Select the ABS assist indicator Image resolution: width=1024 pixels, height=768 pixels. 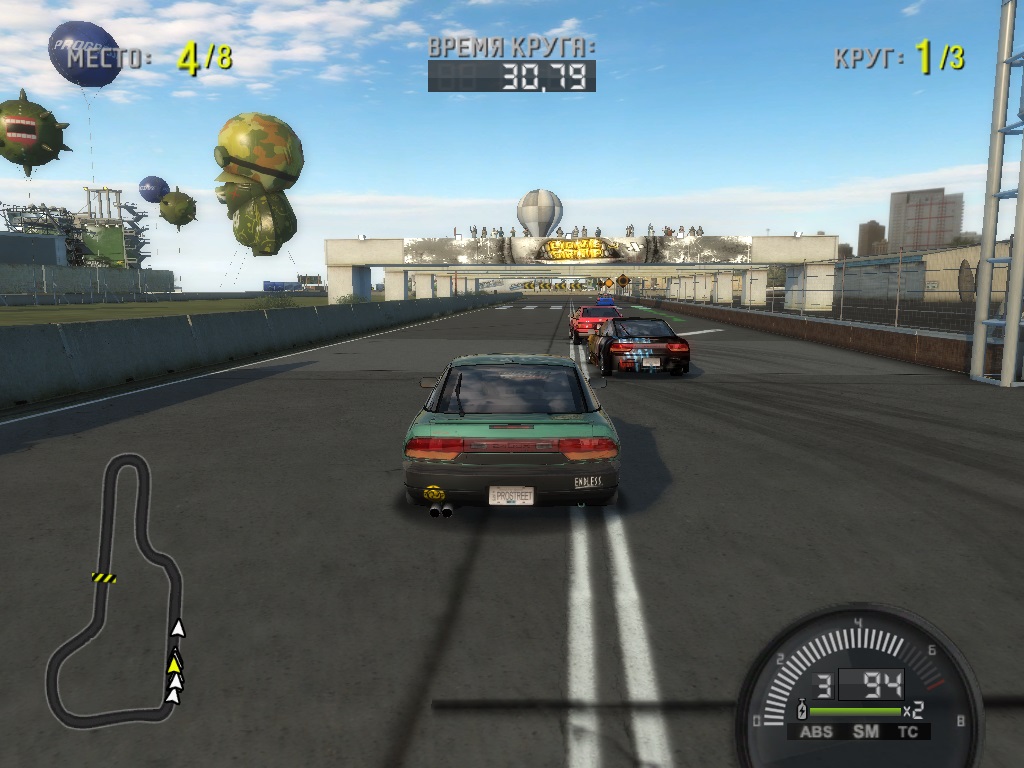pyautogui.click(x=816, y=732)
